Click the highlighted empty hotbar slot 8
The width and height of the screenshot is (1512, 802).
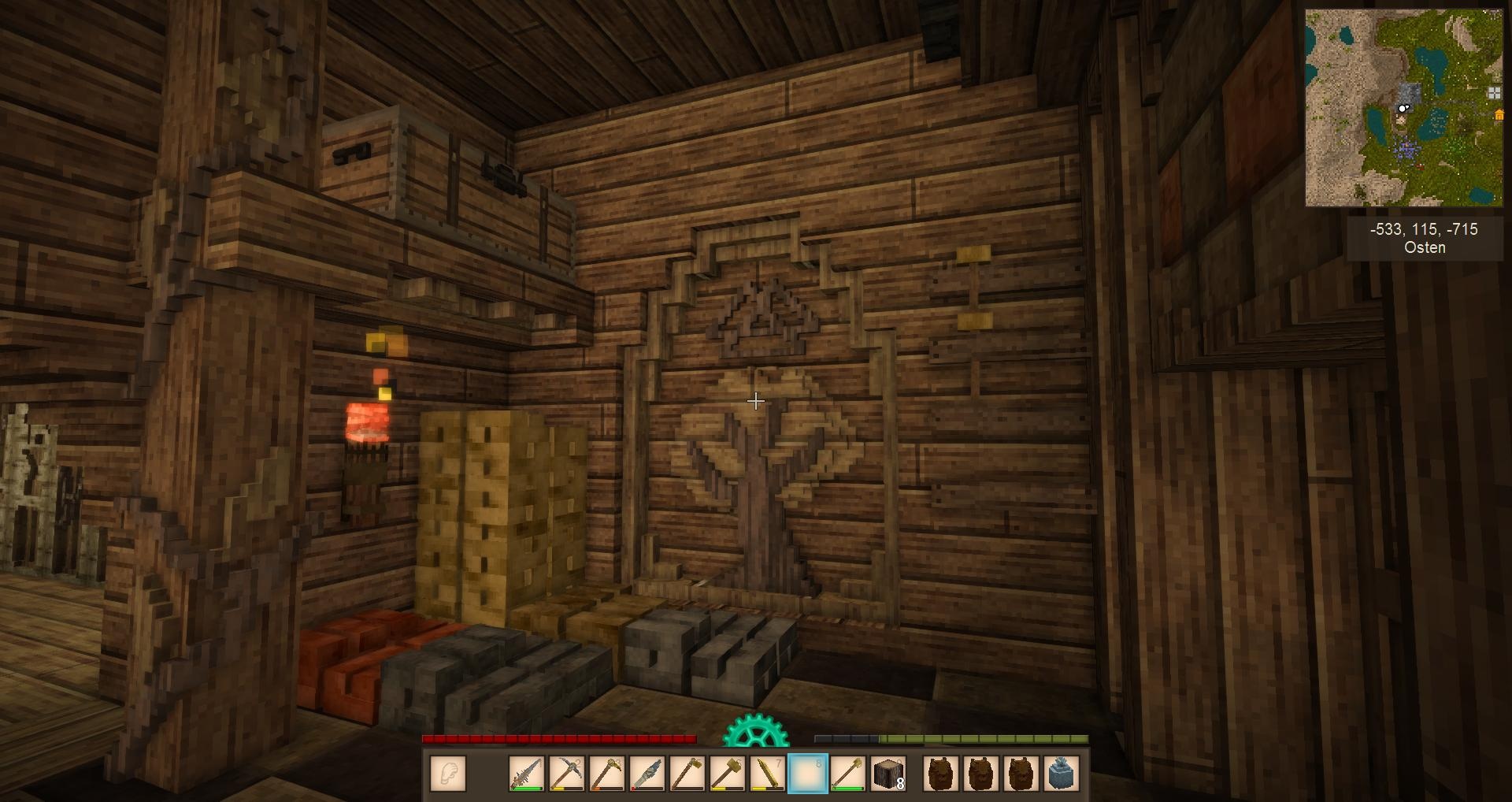click(x=808, y=774)
